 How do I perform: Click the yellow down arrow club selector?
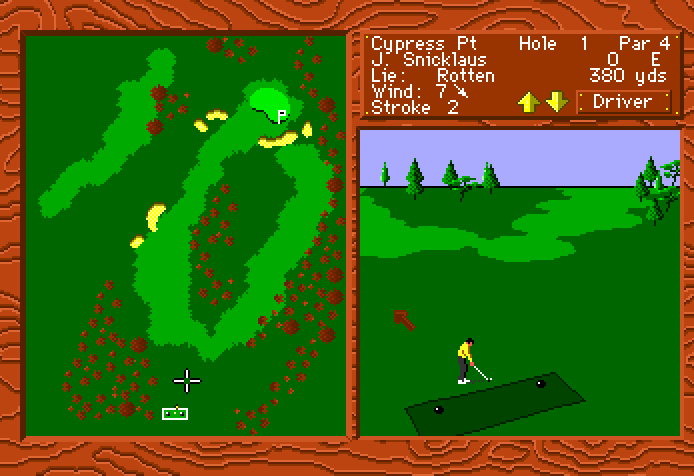pyautogui.click(x=557, y=101)
